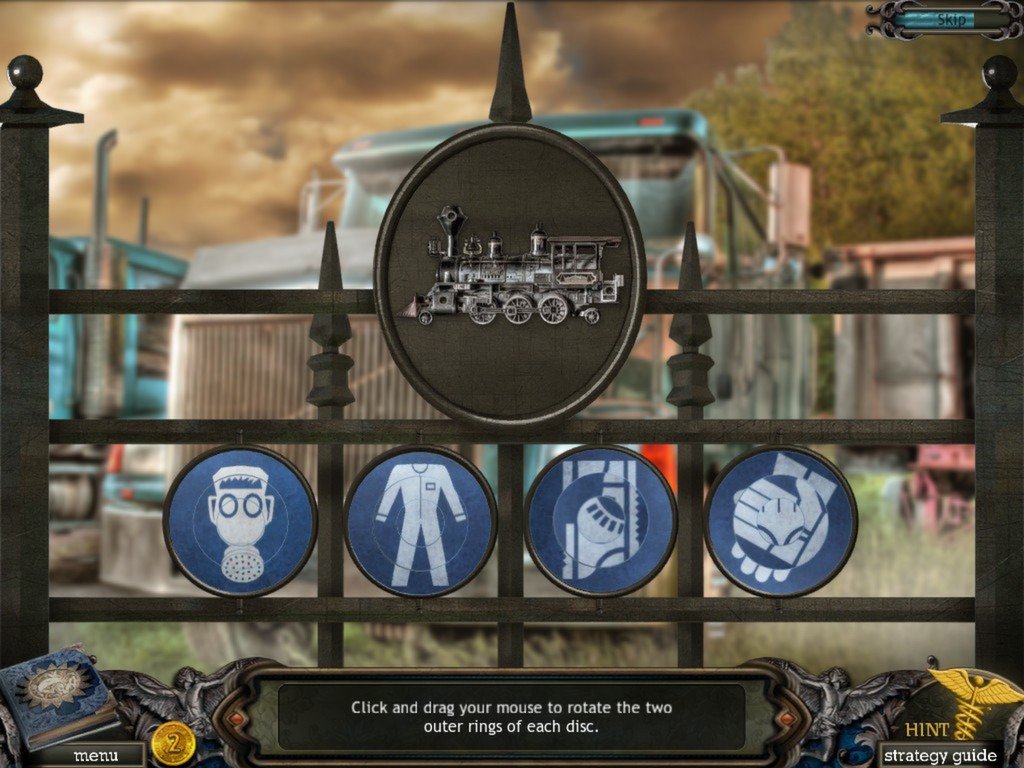Skip the disc rotation puzzle

click(x=949, y=19)
